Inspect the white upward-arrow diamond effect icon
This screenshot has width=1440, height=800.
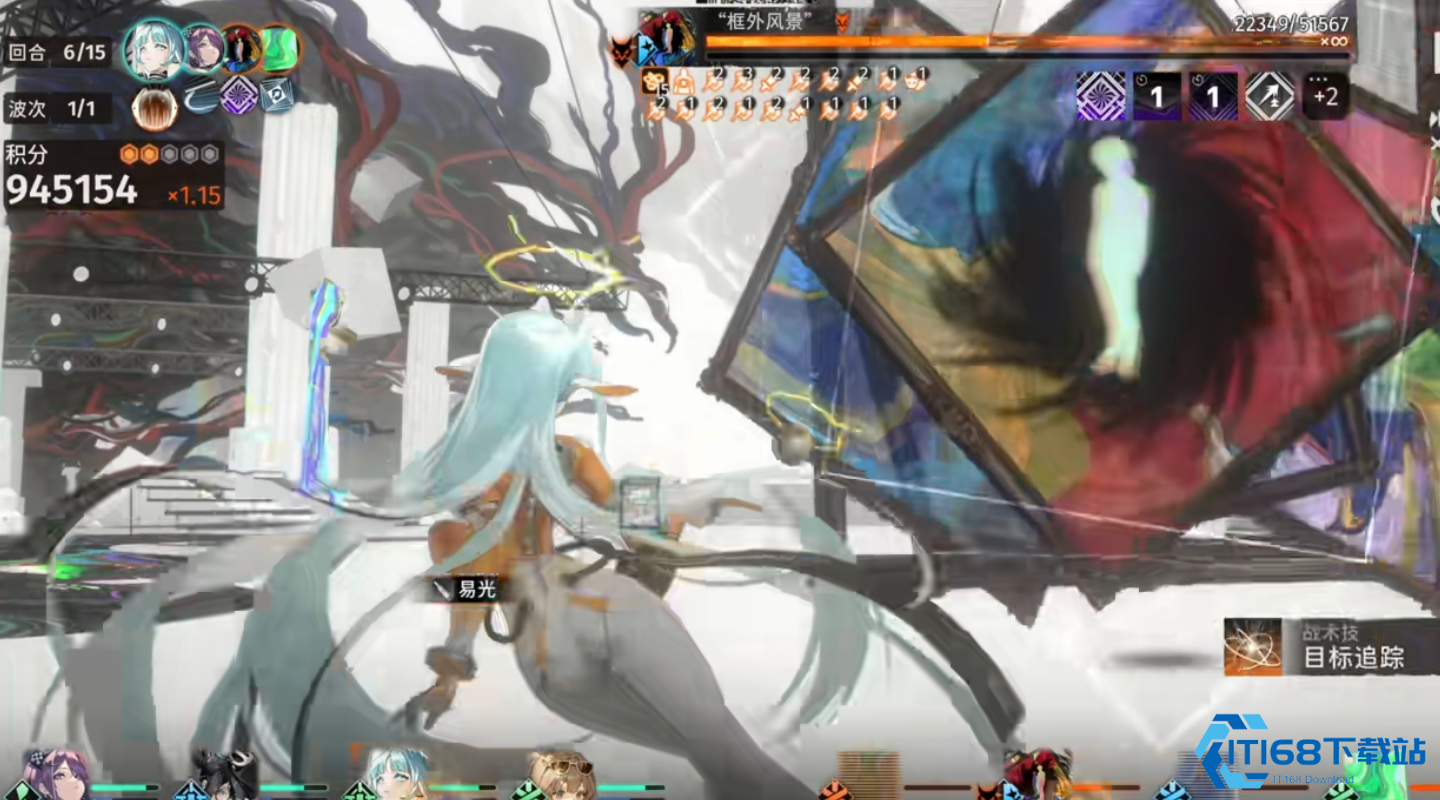click(1270, 97)
